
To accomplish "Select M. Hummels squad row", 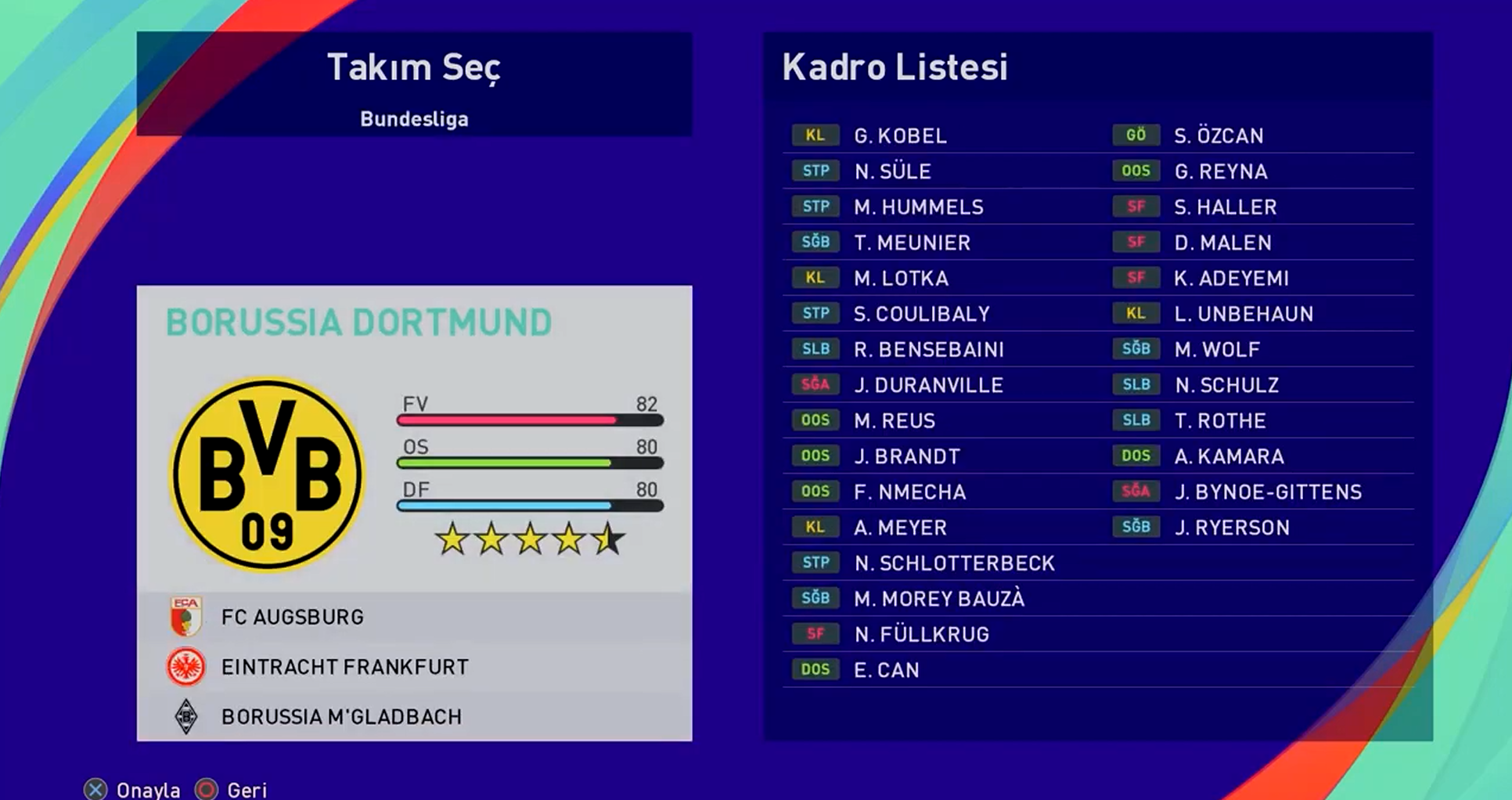I will point(918,207).
